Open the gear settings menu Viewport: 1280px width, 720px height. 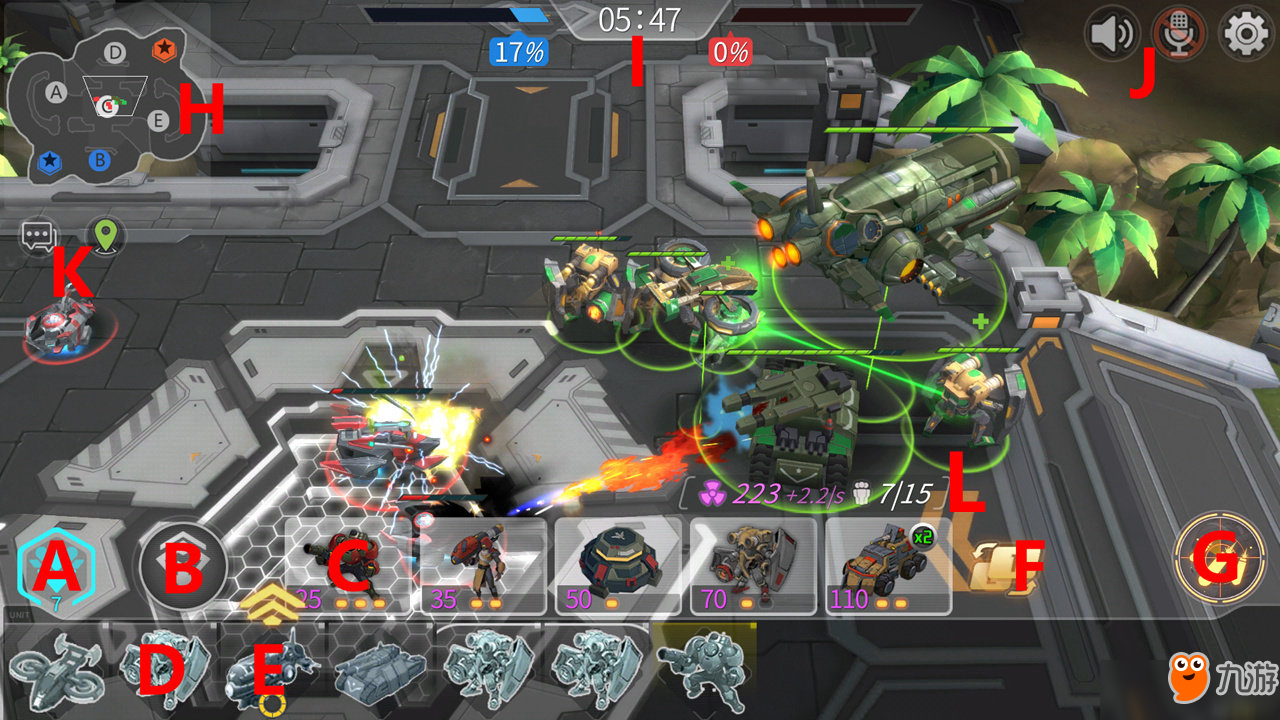(1246, 34)
